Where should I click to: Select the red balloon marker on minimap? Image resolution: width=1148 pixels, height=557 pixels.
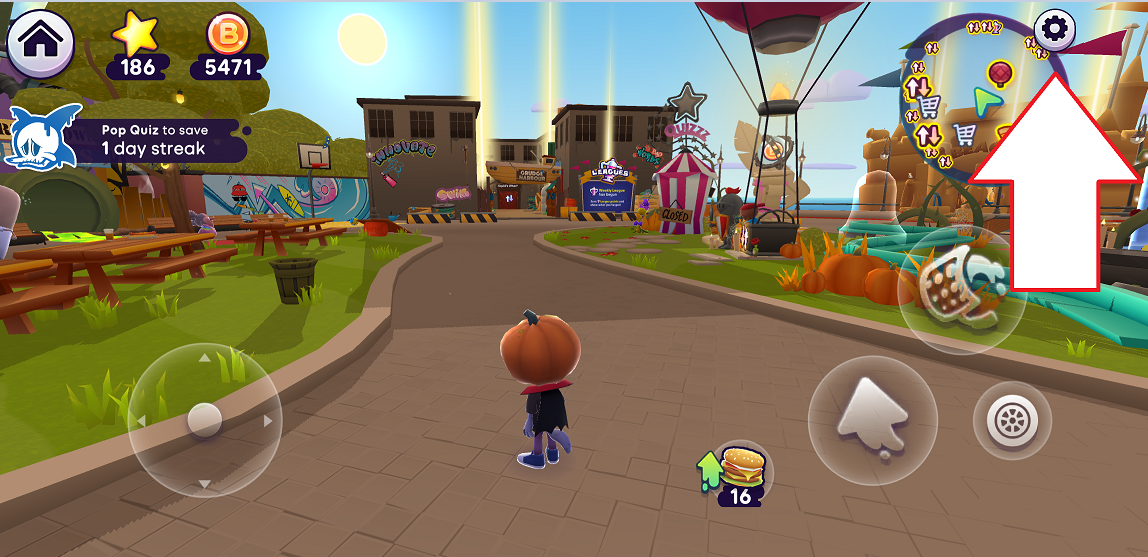click(1000, 72)
